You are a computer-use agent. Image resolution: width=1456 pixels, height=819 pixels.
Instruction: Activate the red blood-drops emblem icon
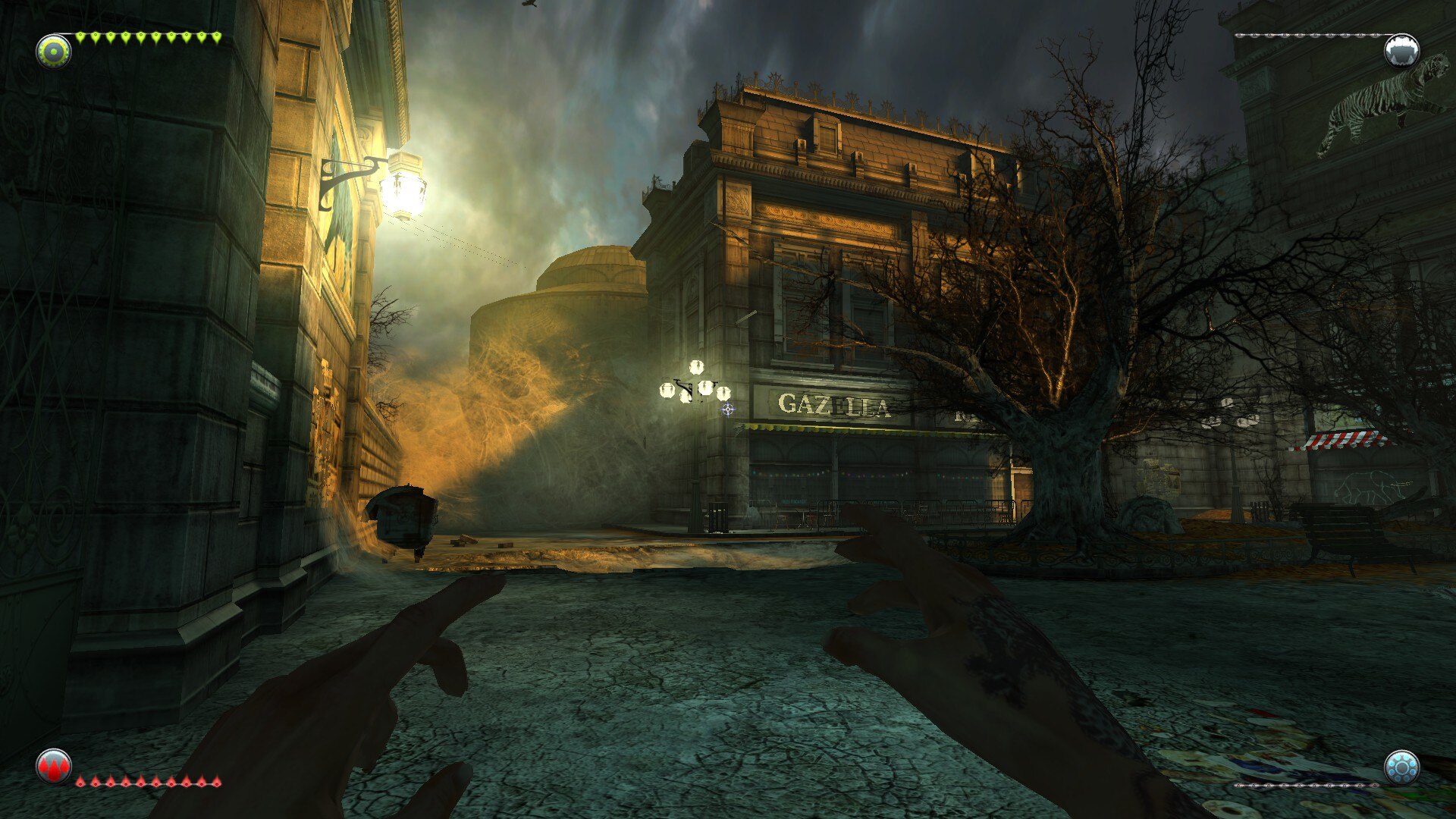[54, 767]
